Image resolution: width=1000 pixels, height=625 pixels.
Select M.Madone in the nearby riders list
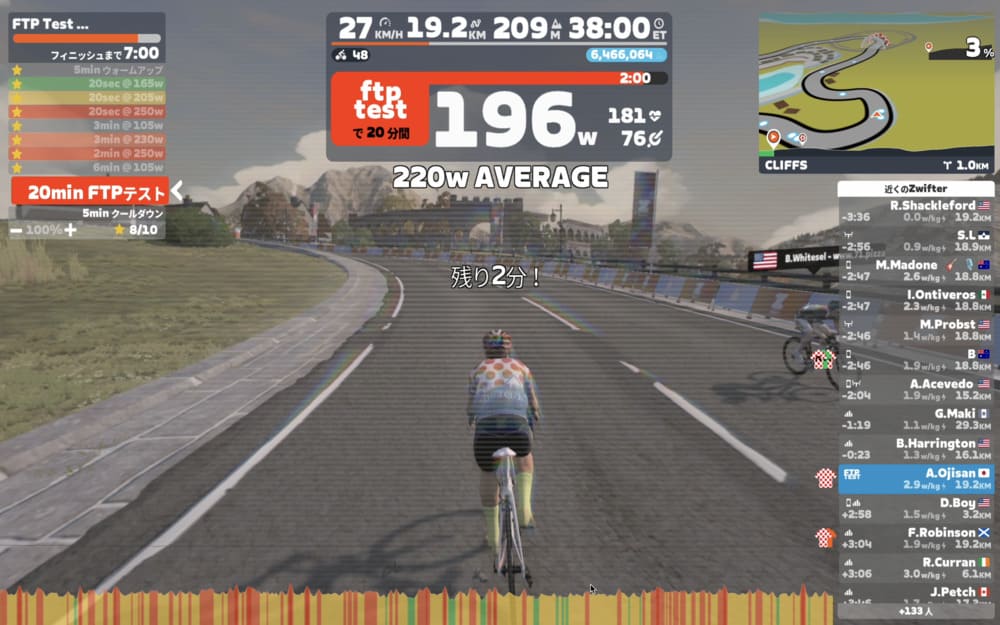click(915, 270)
